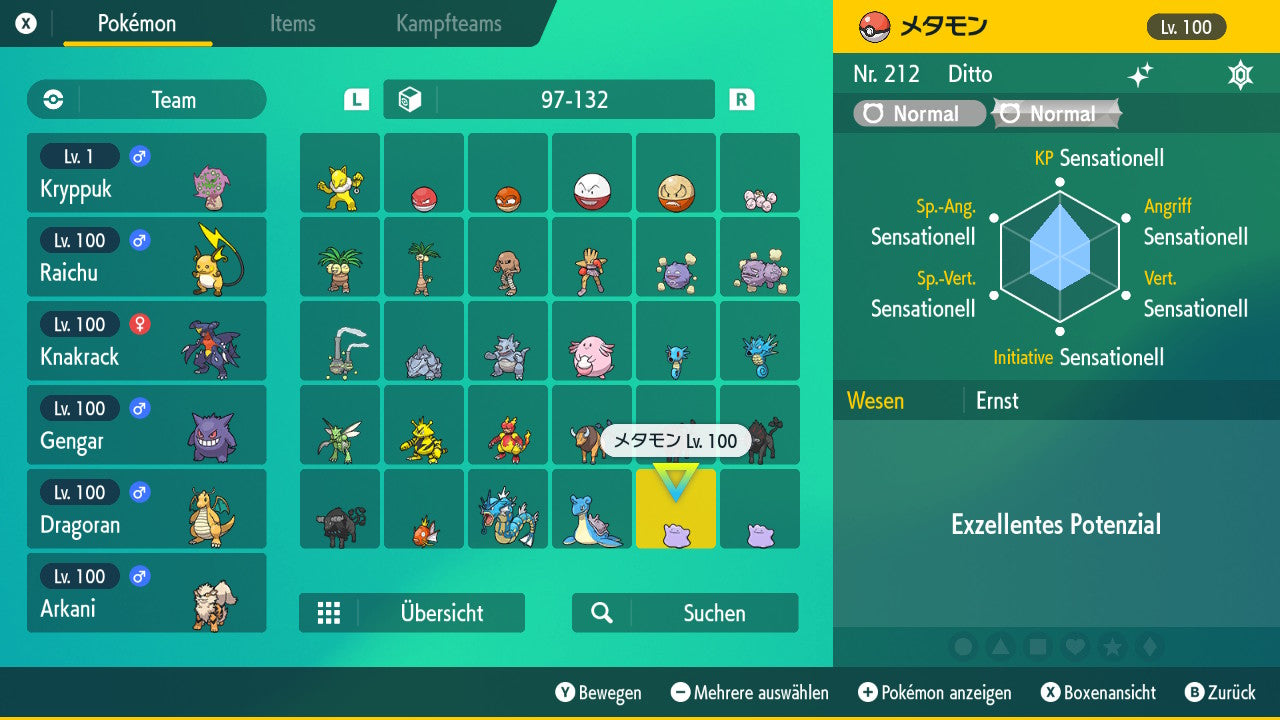The width and height of the screenshot is (1280, 720).
Task: Click the team cycle icon beside Team label
Action: point(52,99)
